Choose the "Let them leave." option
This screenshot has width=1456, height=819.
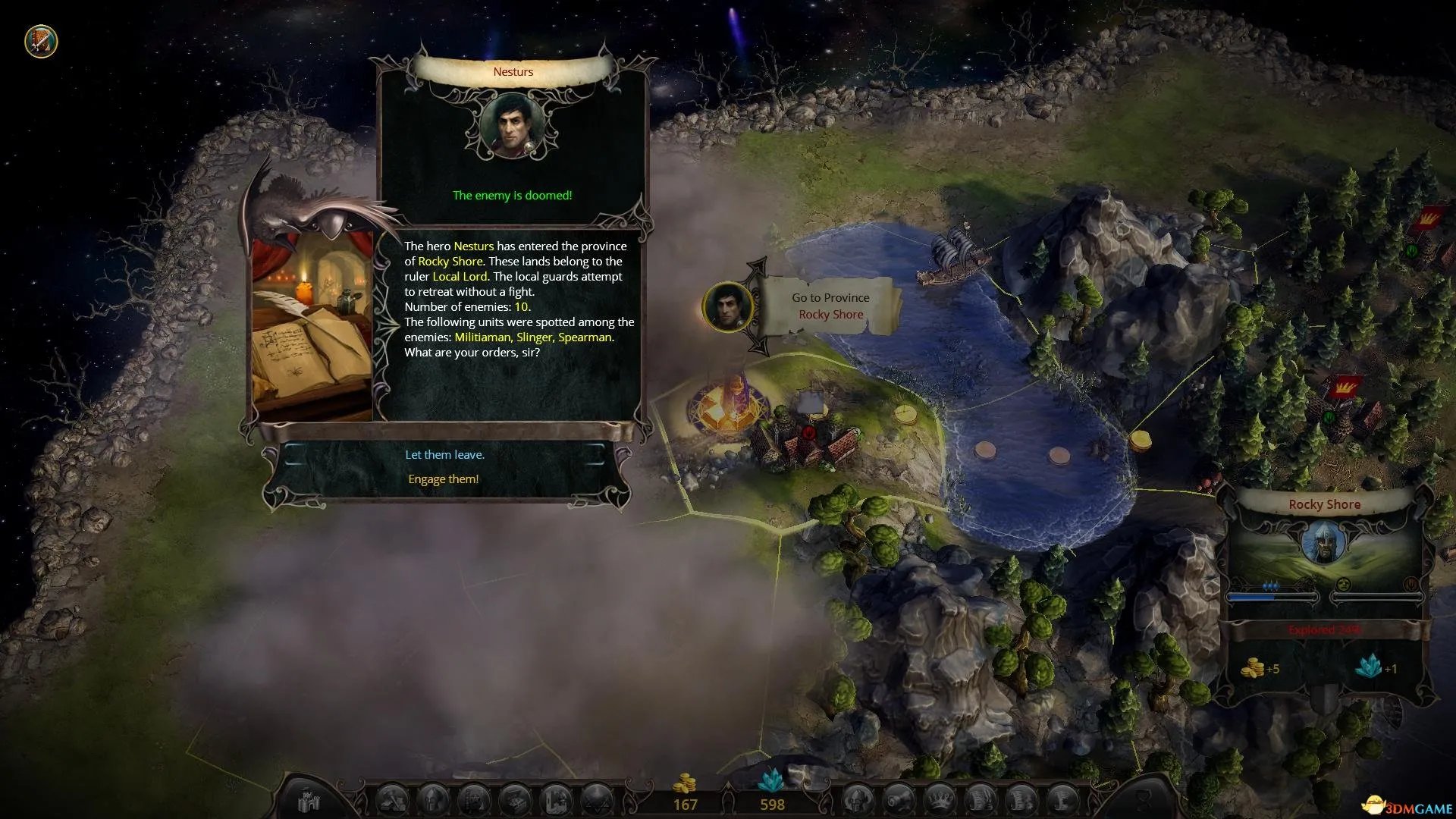(x=444, y=455)
